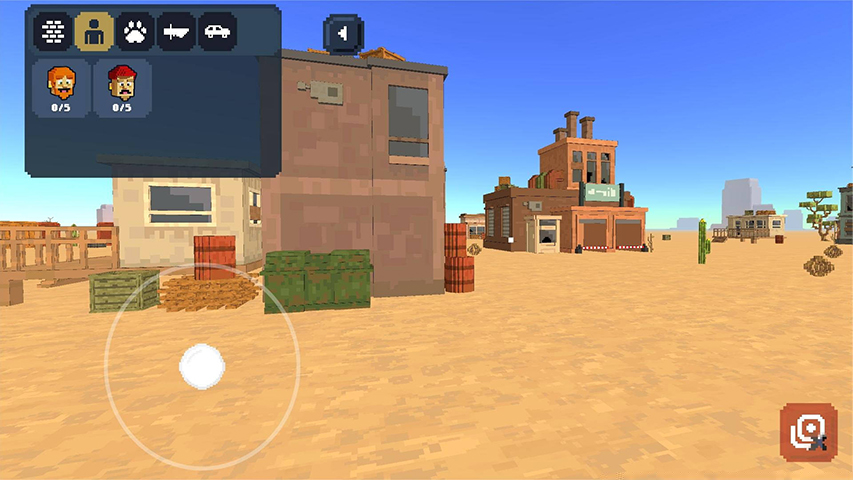Switch to the weapons tab
Image resolution: width=853 pixels, height=480 pixels.
coord(176,32)
